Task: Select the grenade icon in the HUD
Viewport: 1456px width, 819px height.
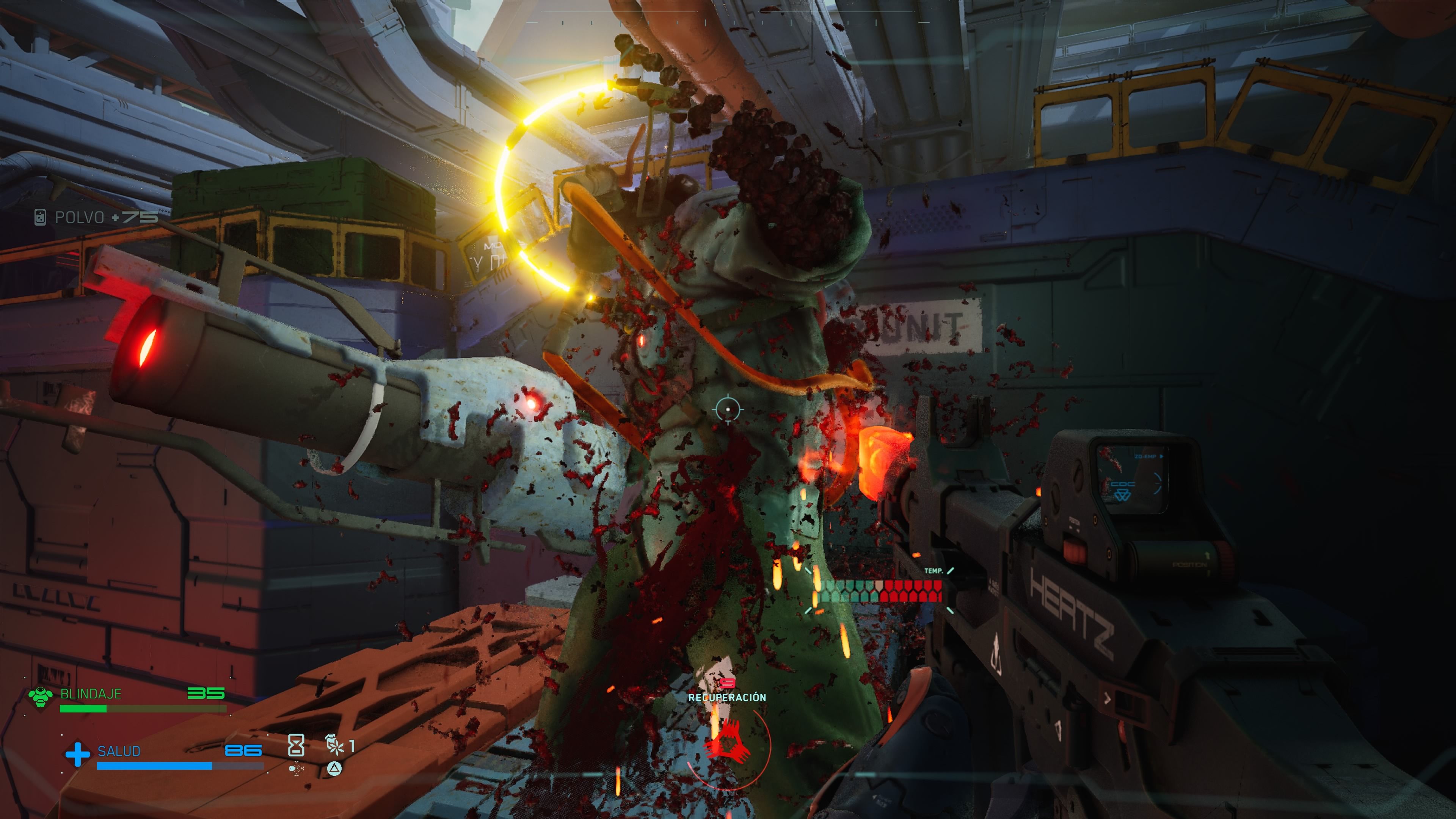Action: (335, 745)
